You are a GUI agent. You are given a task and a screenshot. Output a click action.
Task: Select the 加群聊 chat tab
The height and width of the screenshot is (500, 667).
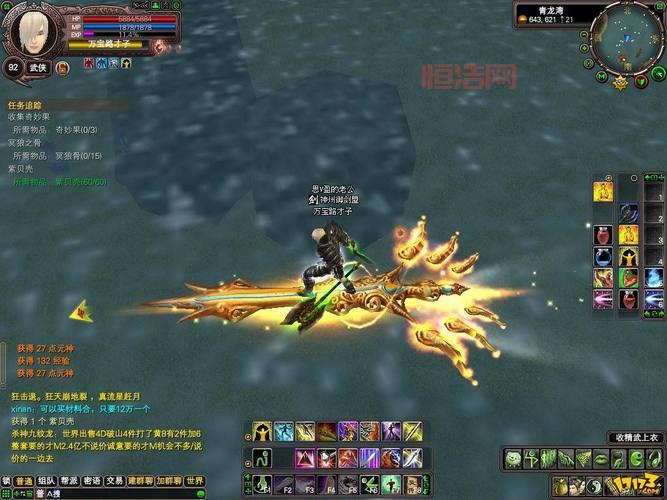(x=169, y=481)
